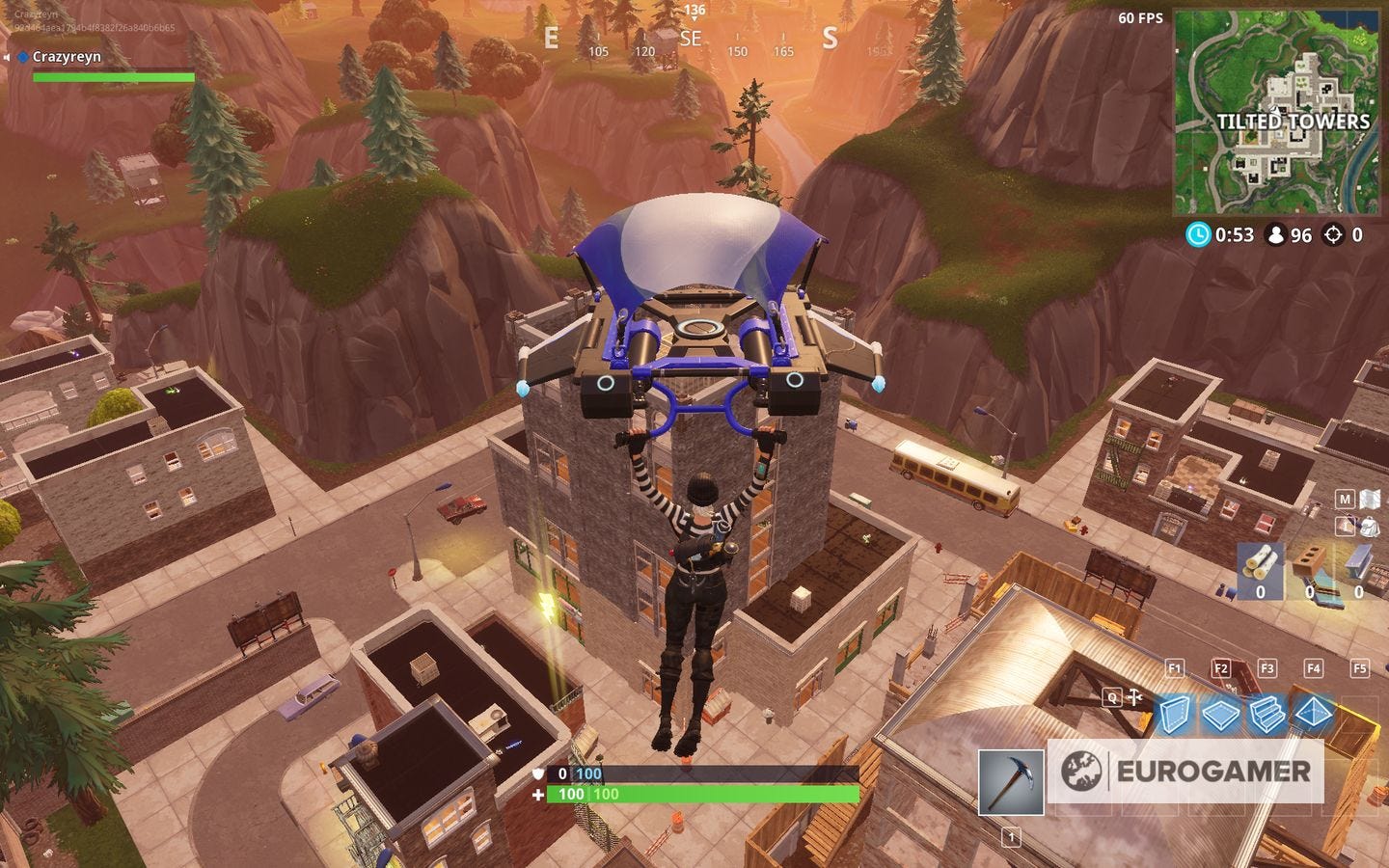
Task: Click the players remaining icon
Action: (1275, 233)
